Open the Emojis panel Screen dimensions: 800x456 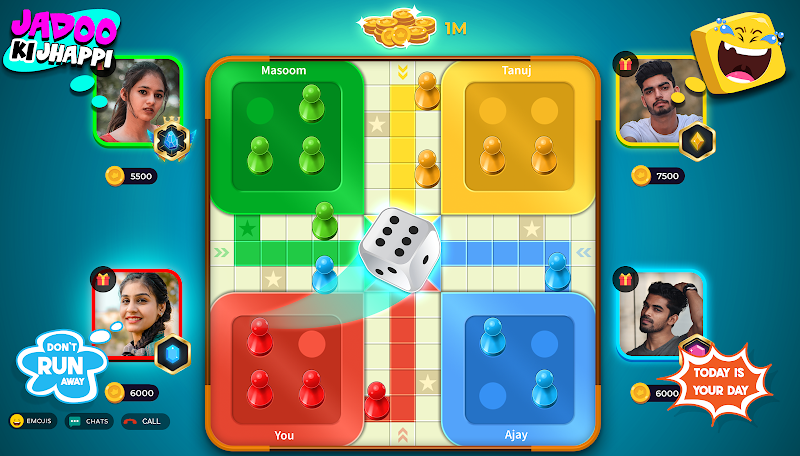point(33,421)
